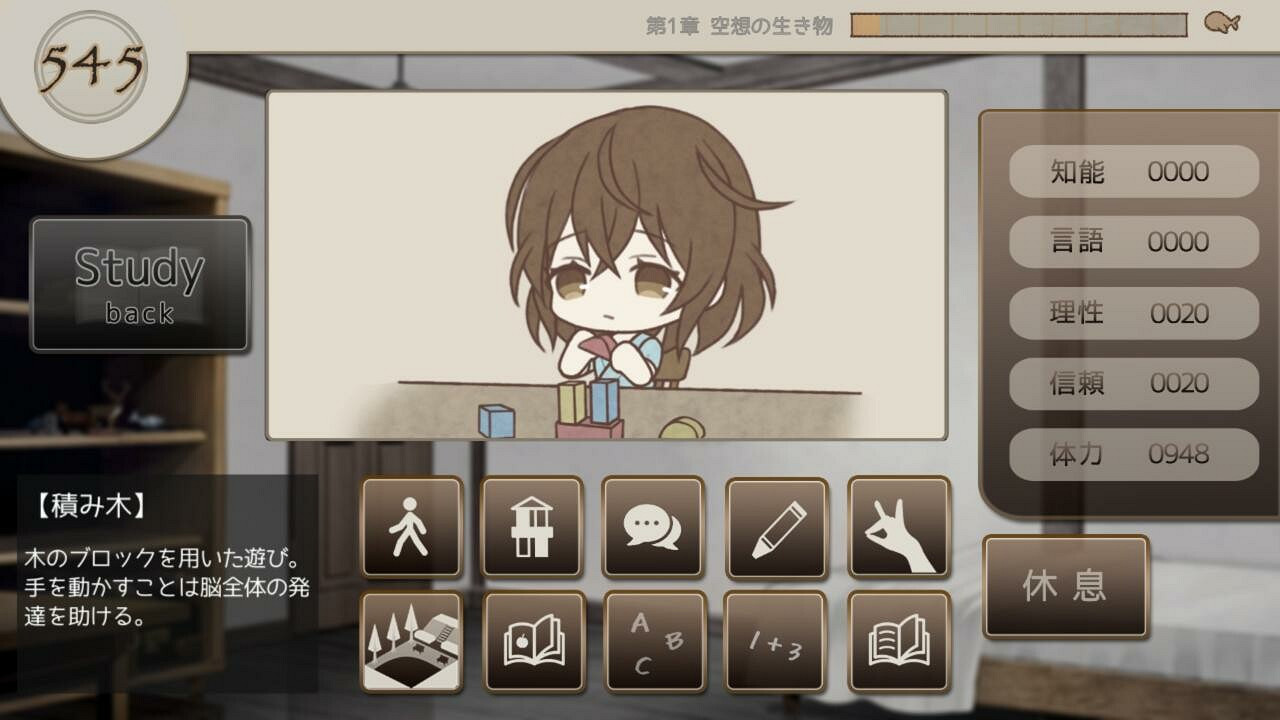1280x720 pixels.
Task: Open the house activity icon
Action: [532, 528]
